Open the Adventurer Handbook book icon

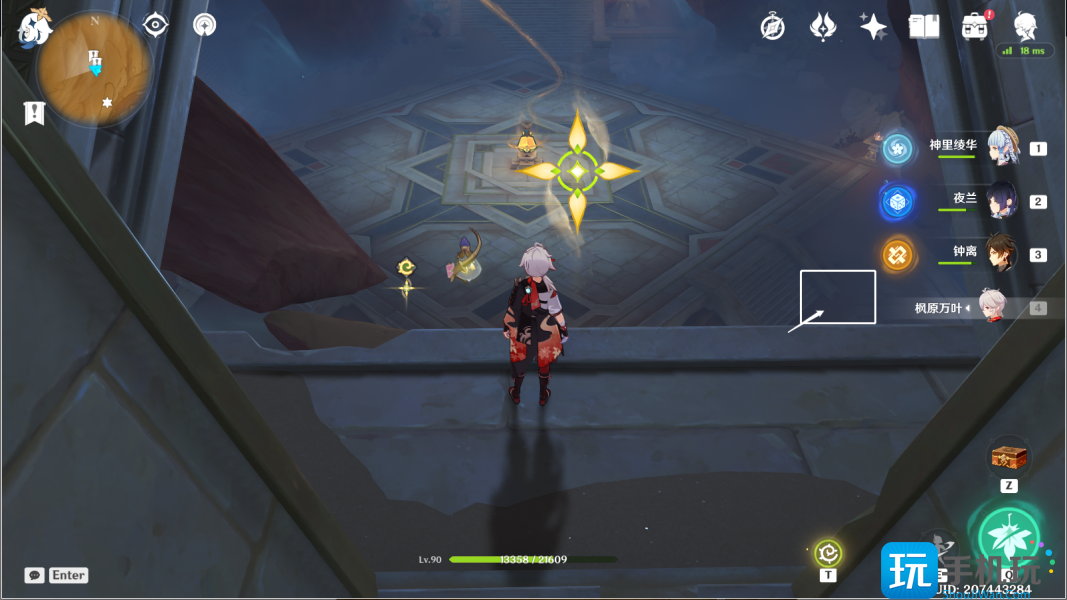923,27
